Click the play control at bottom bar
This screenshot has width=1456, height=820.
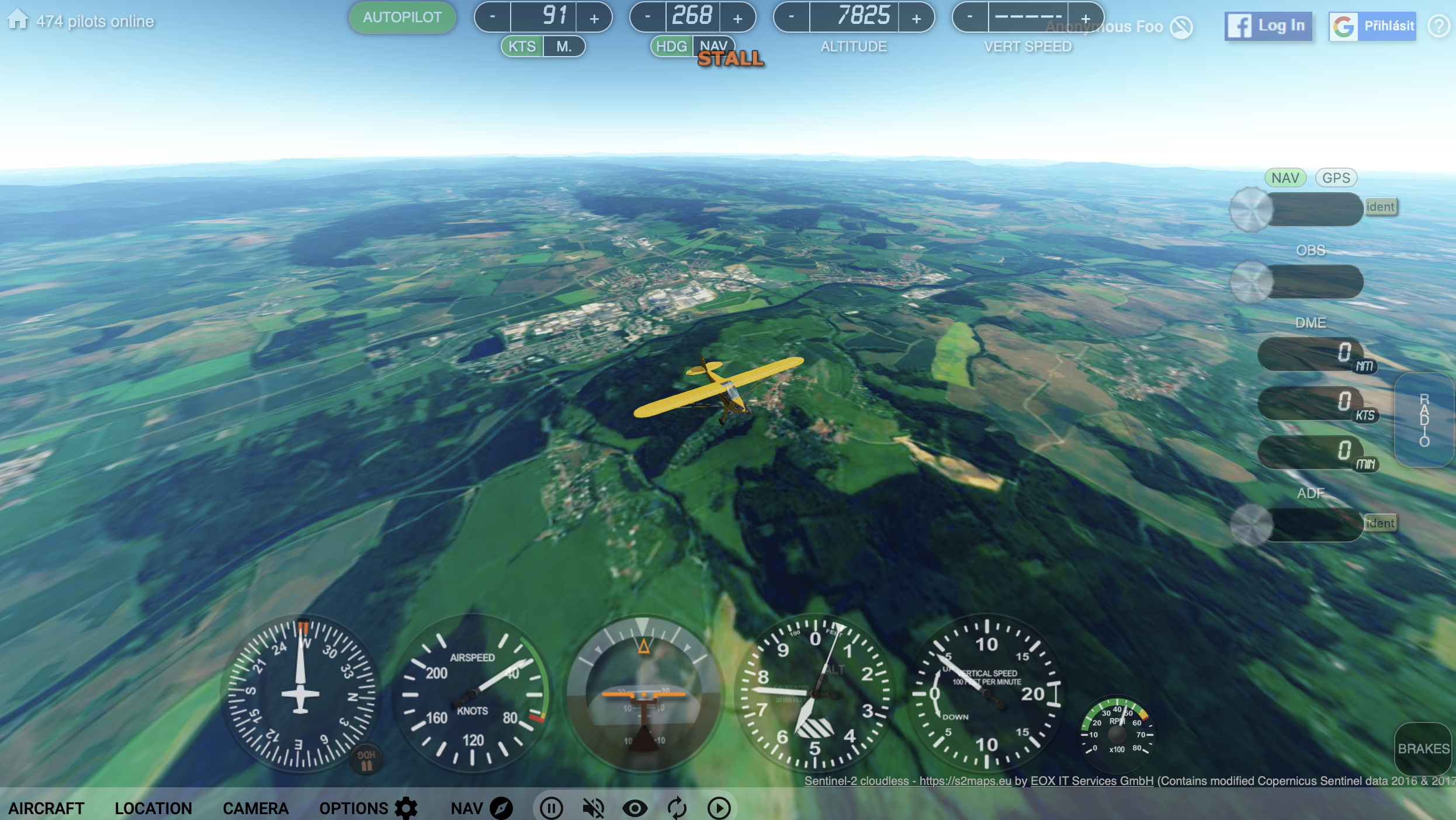click(719, 808)
